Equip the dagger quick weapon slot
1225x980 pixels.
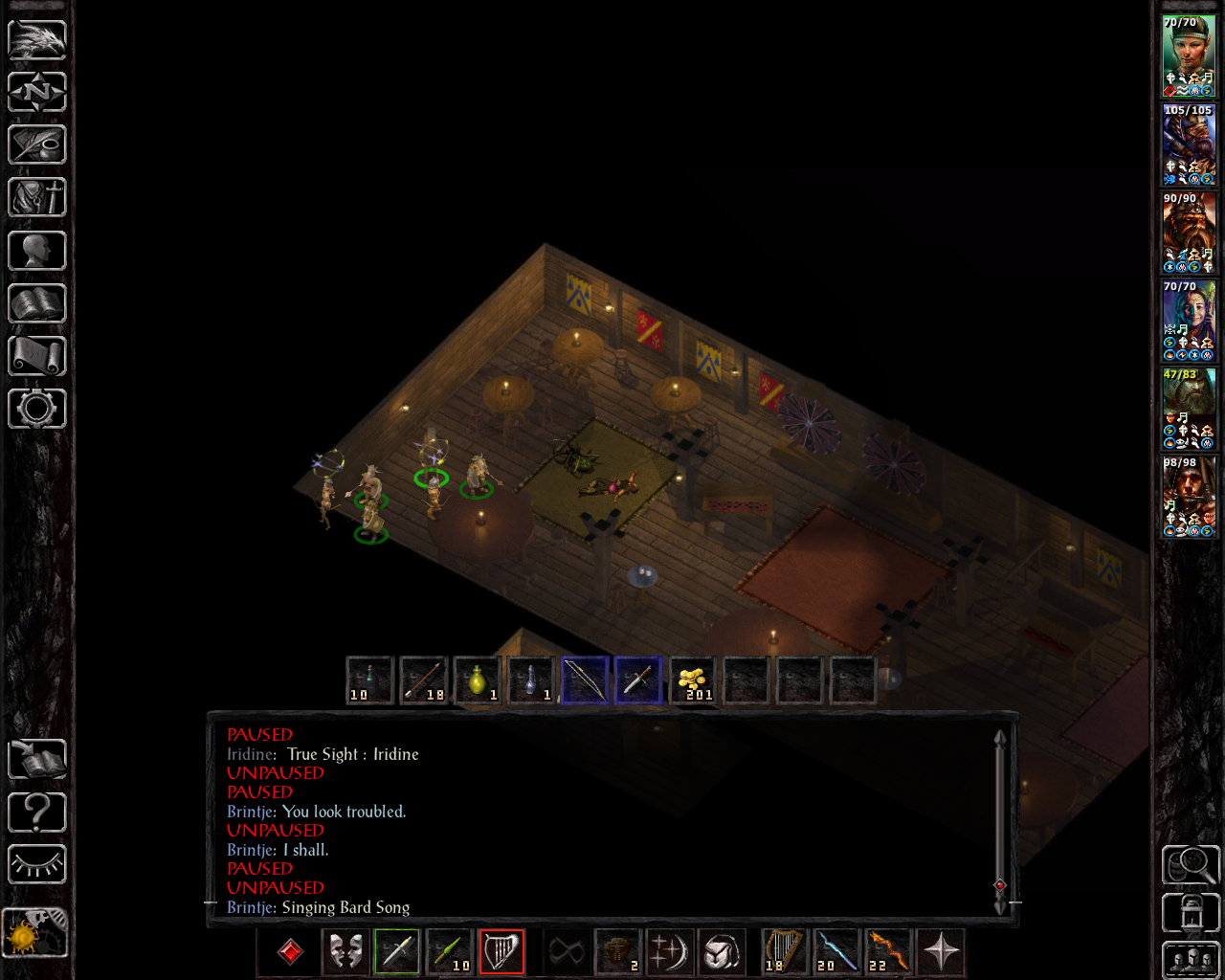click(638, 680)
